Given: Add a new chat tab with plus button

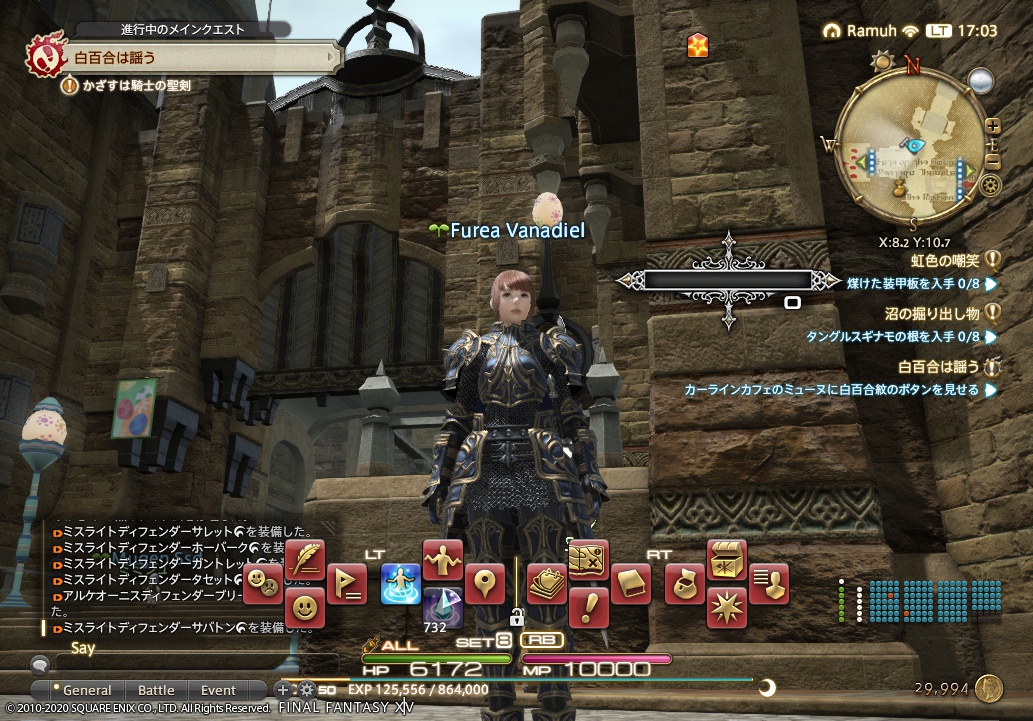Looking at the screenshot, I should pos(283,690).
